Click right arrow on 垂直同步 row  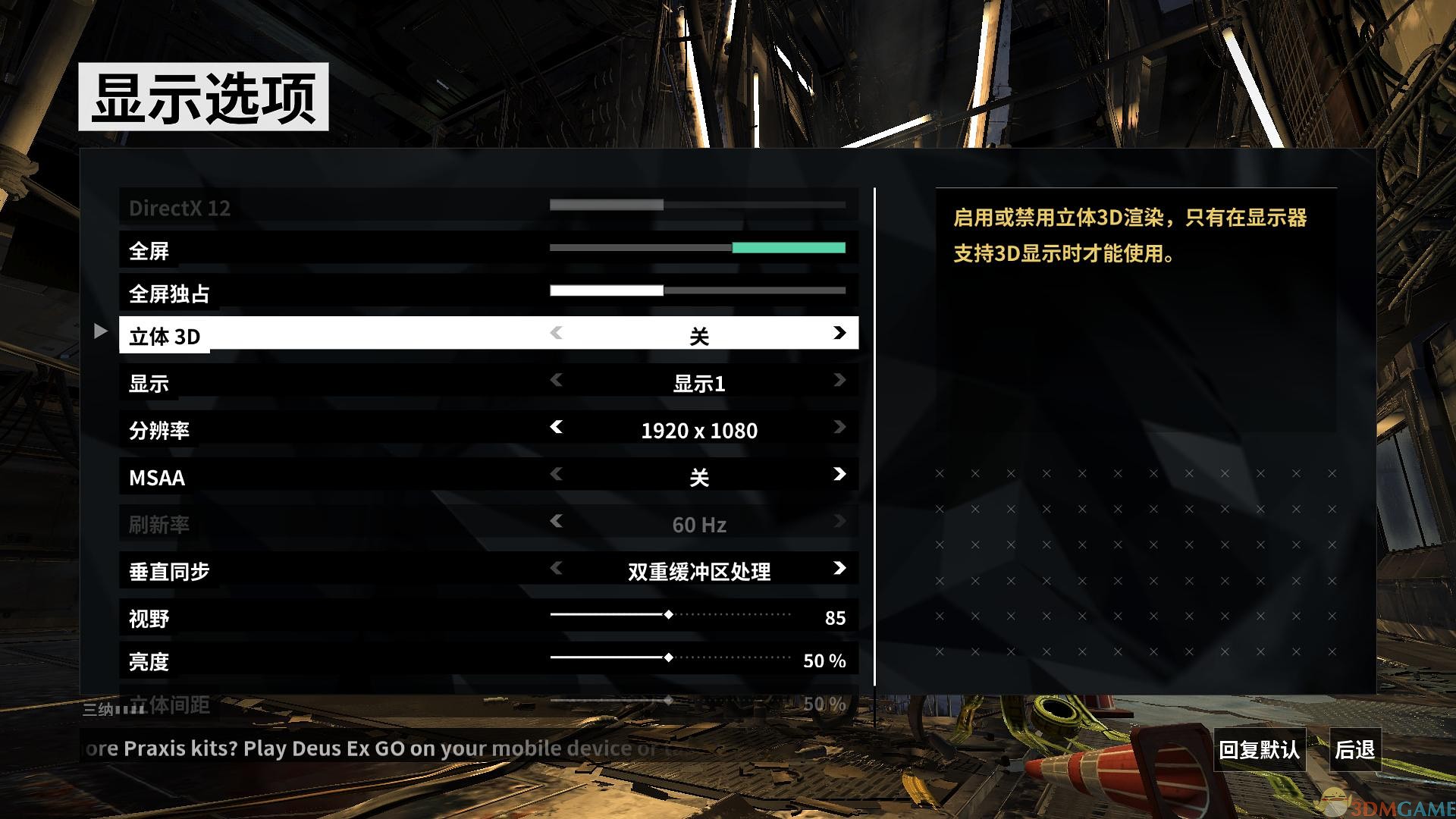tap(839, 570)
